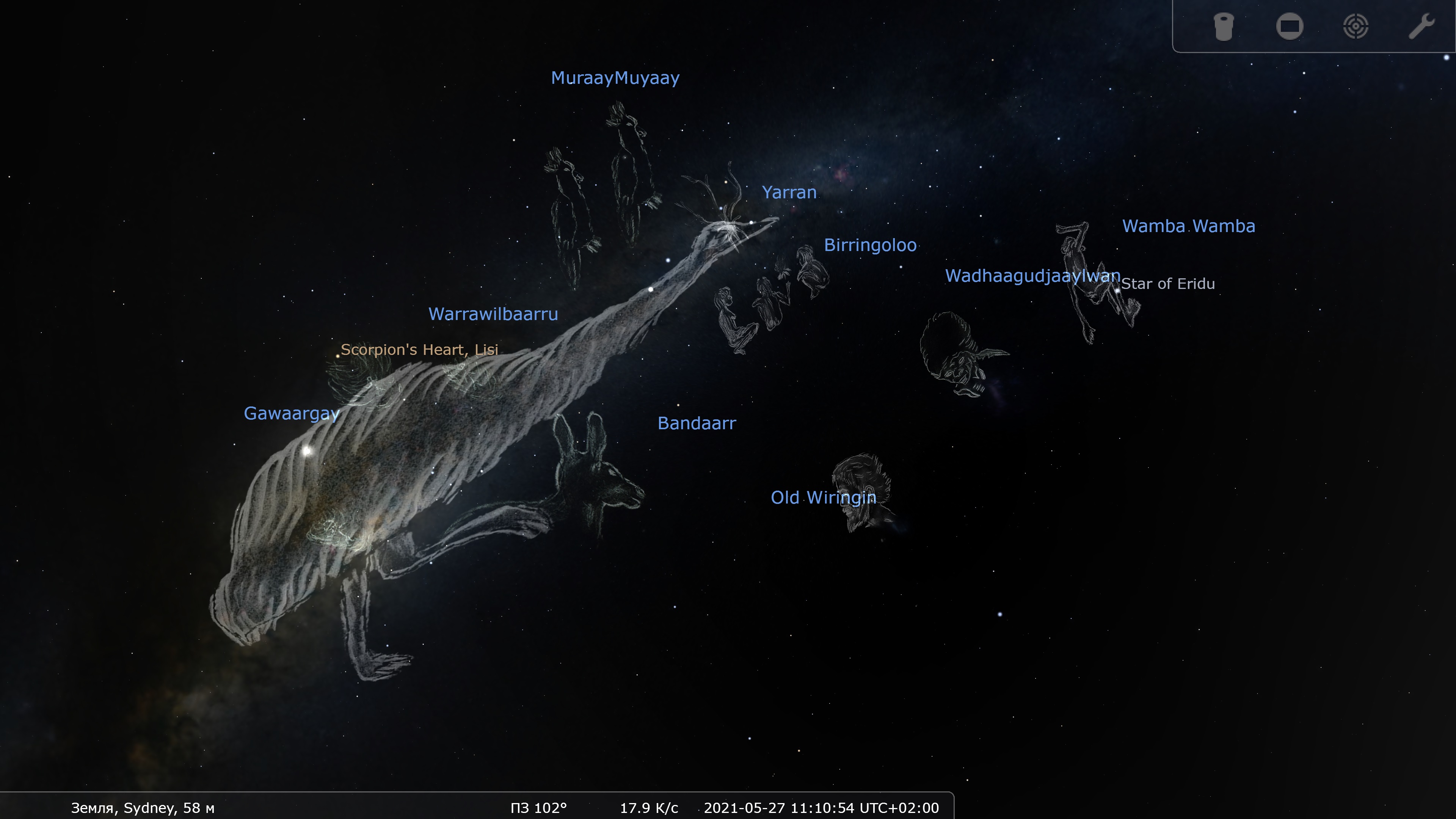Viewport: 1456px width, 819px height.
Task: Toggle the ocular telescope view icon
Action: click(x=1223, y=27)
